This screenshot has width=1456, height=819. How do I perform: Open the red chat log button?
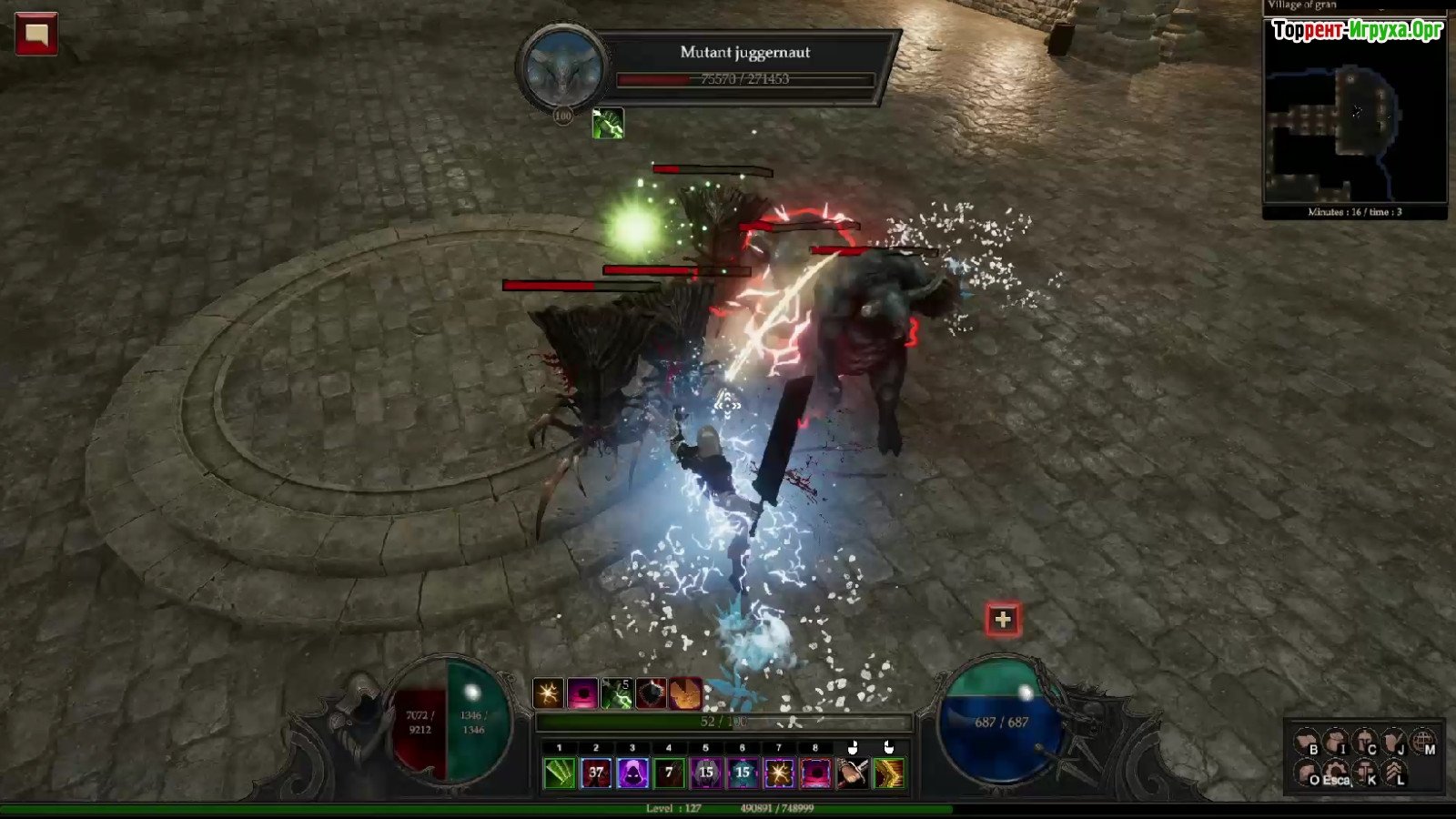(x=36, y=34)
